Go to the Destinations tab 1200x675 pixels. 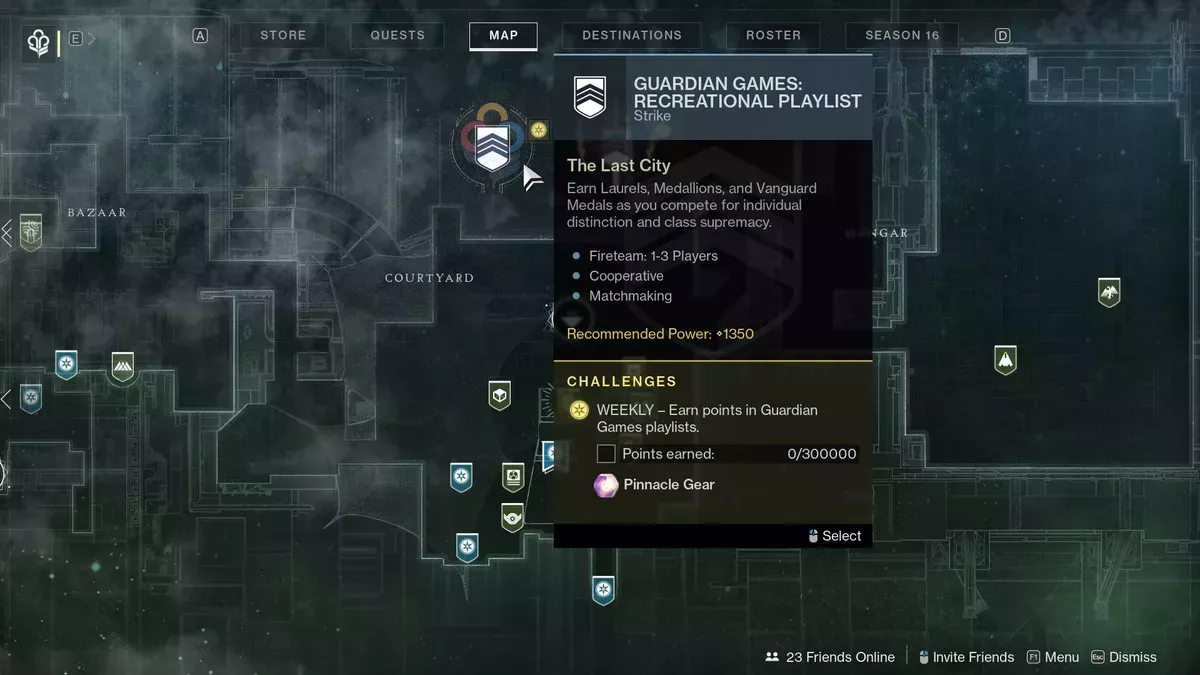[632, 35]
